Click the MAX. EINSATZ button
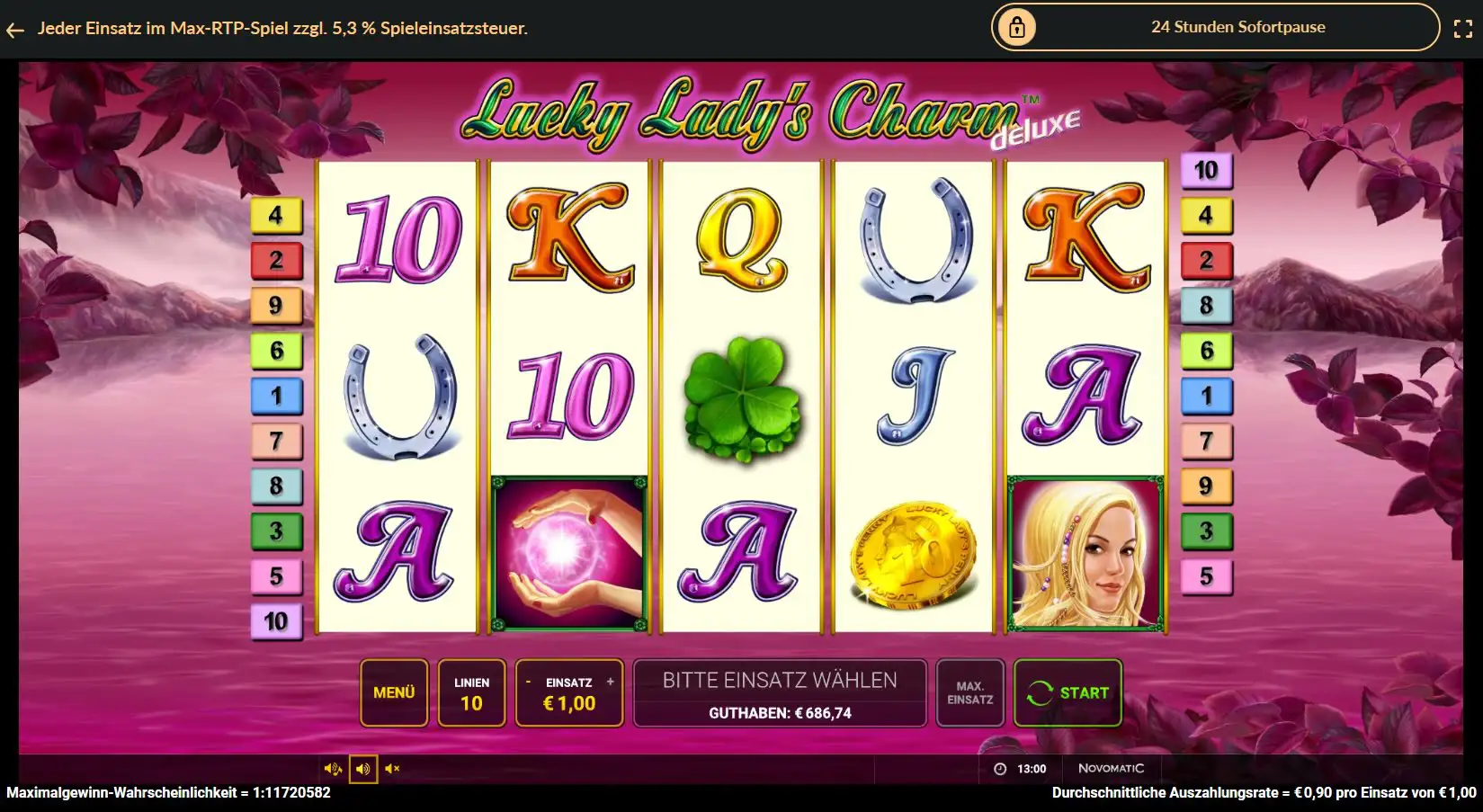1483x812 pixels. pos(969,692)
